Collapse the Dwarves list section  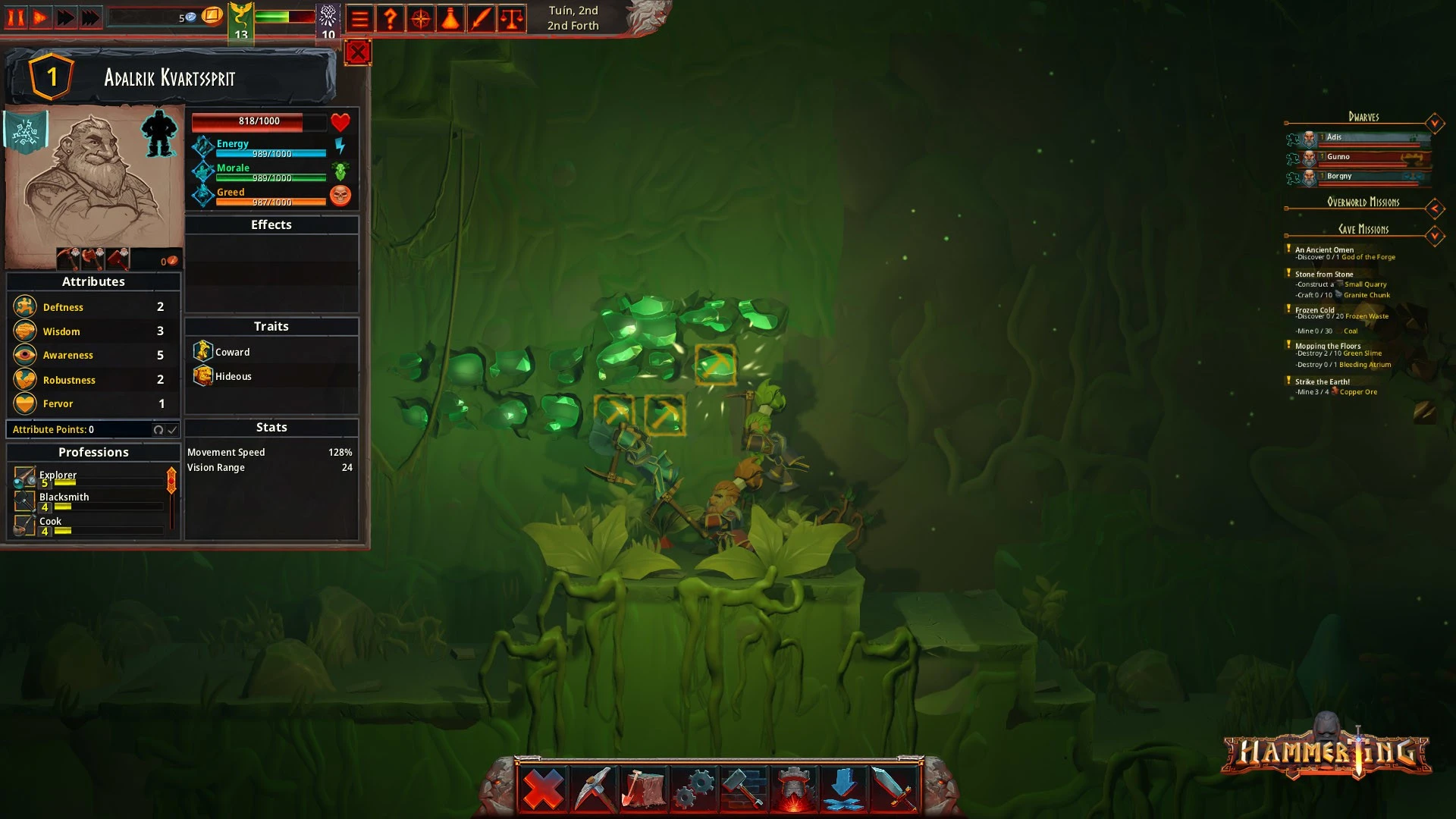point(1434,123)
